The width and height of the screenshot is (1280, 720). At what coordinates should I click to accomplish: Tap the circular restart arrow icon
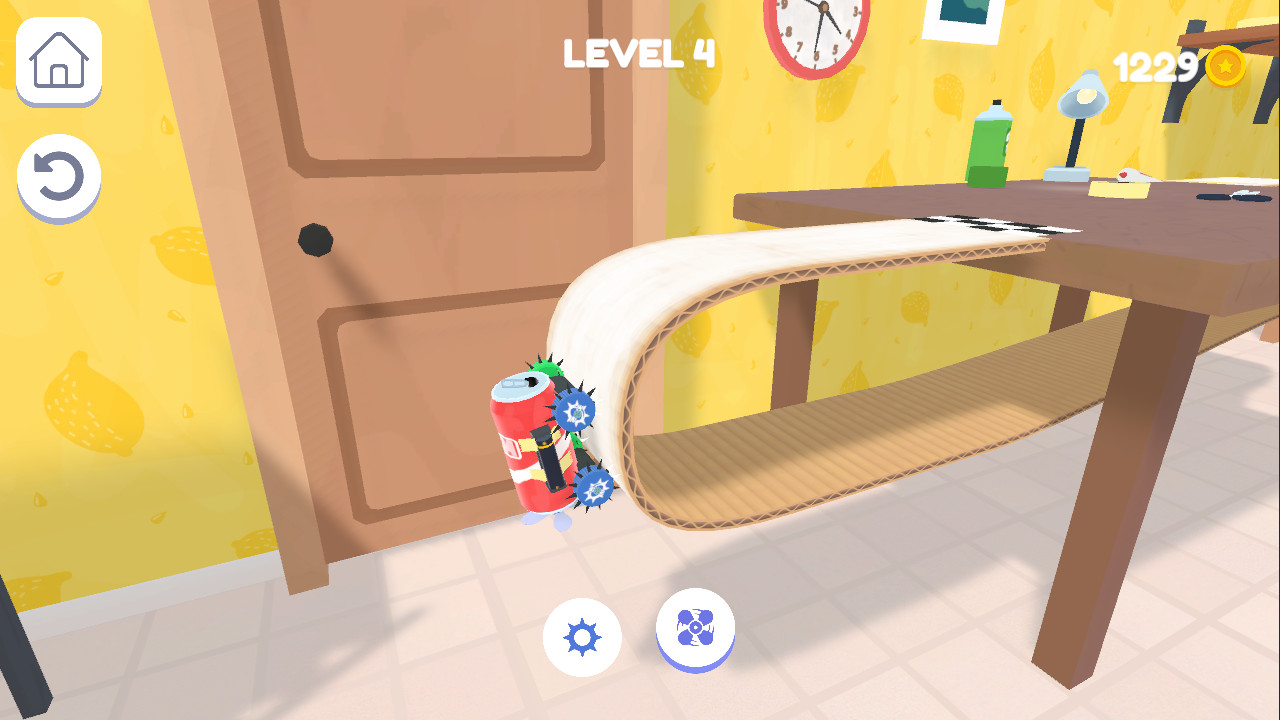point(57,175)
